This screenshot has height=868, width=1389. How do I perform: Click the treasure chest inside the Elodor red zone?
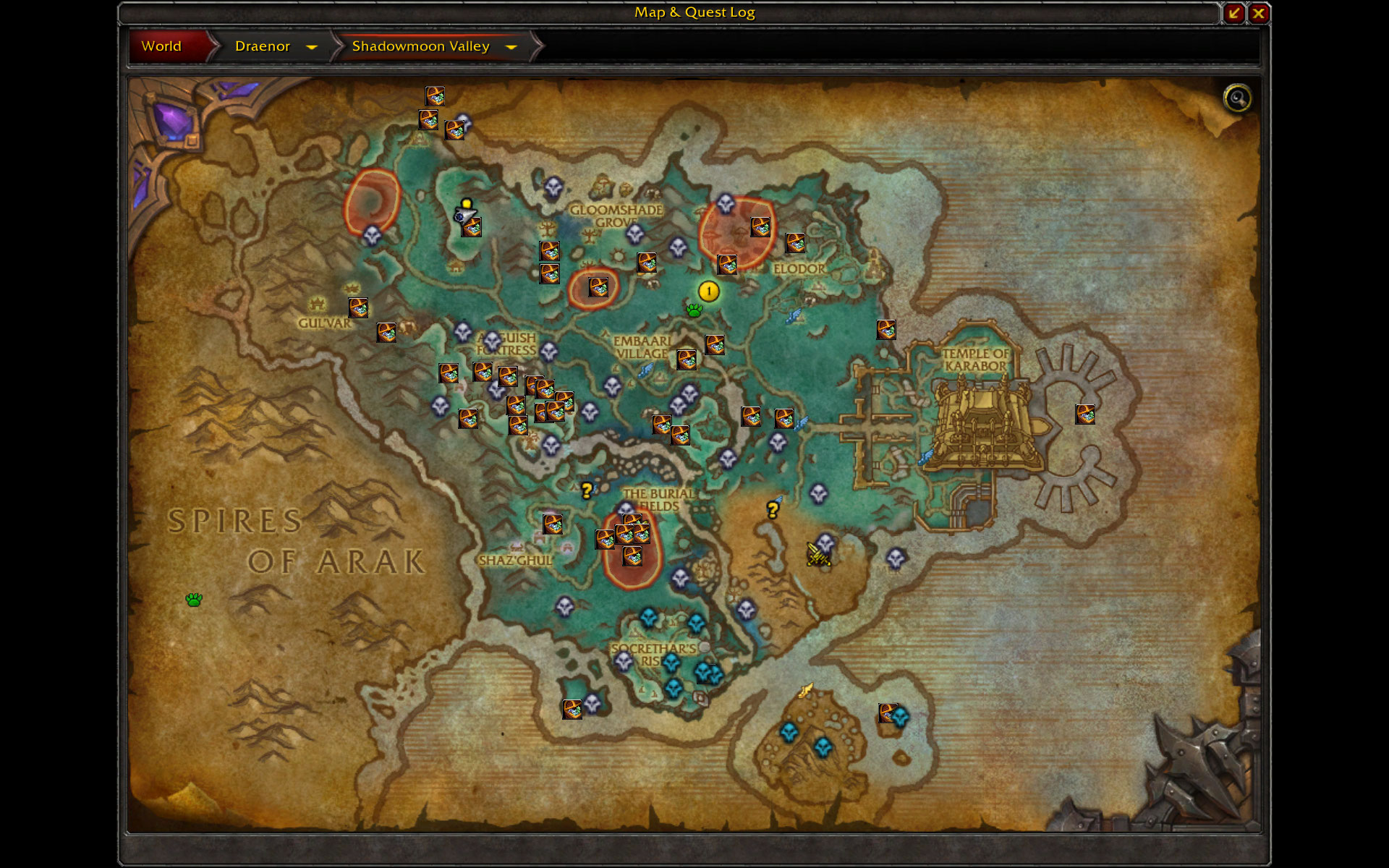pyautogui.click(x=762, y=228)
